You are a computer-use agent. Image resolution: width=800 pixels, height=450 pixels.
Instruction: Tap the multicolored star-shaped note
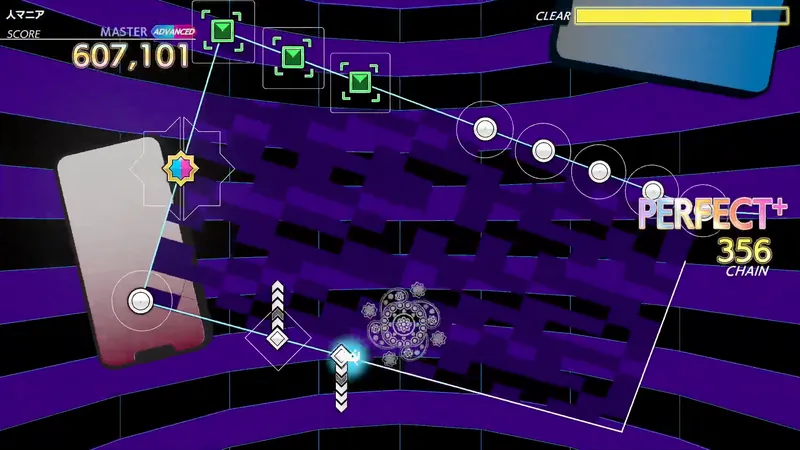point(180,168)
